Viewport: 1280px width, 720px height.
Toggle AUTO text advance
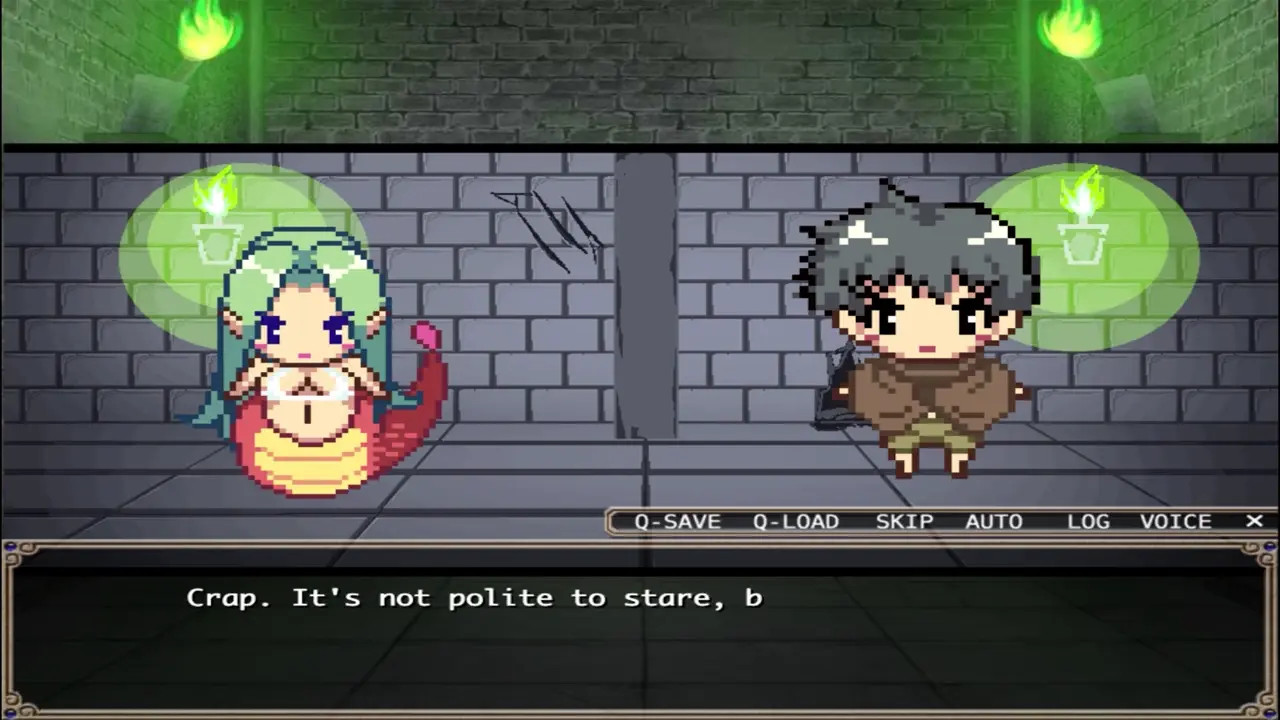coord(994,521)
